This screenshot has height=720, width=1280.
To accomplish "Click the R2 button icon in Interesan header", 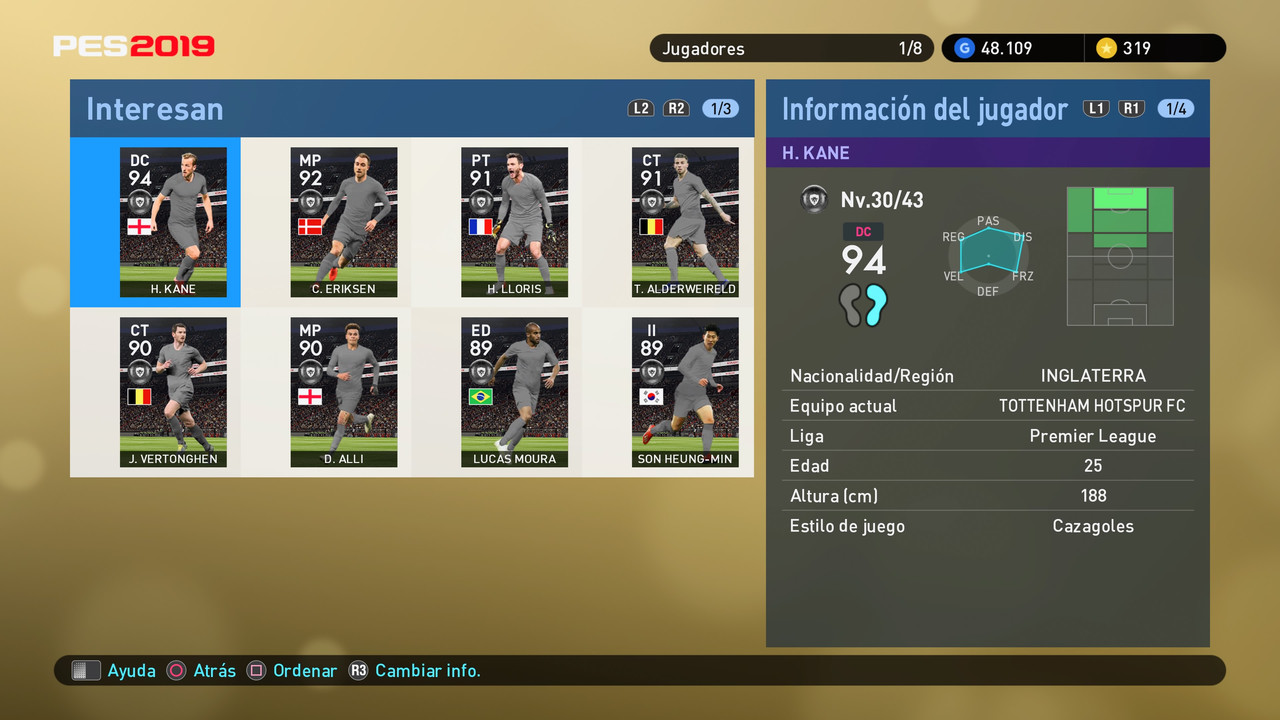I will point(676,108).
